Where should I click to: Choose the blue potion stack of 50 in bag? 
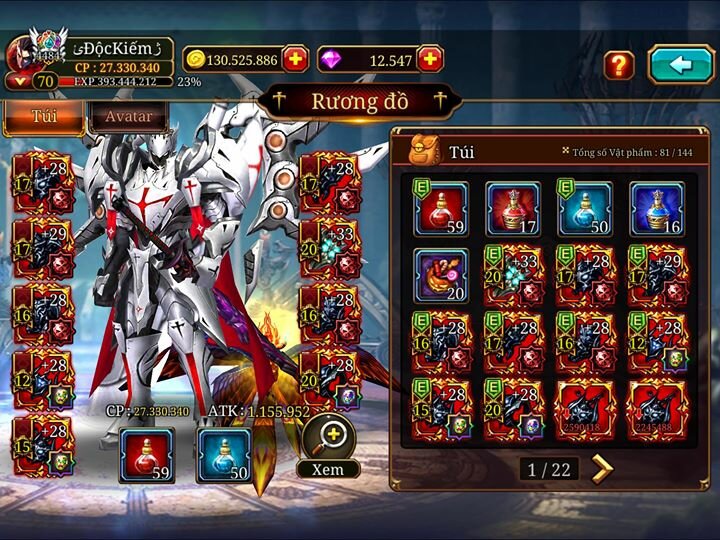(585, 208)
